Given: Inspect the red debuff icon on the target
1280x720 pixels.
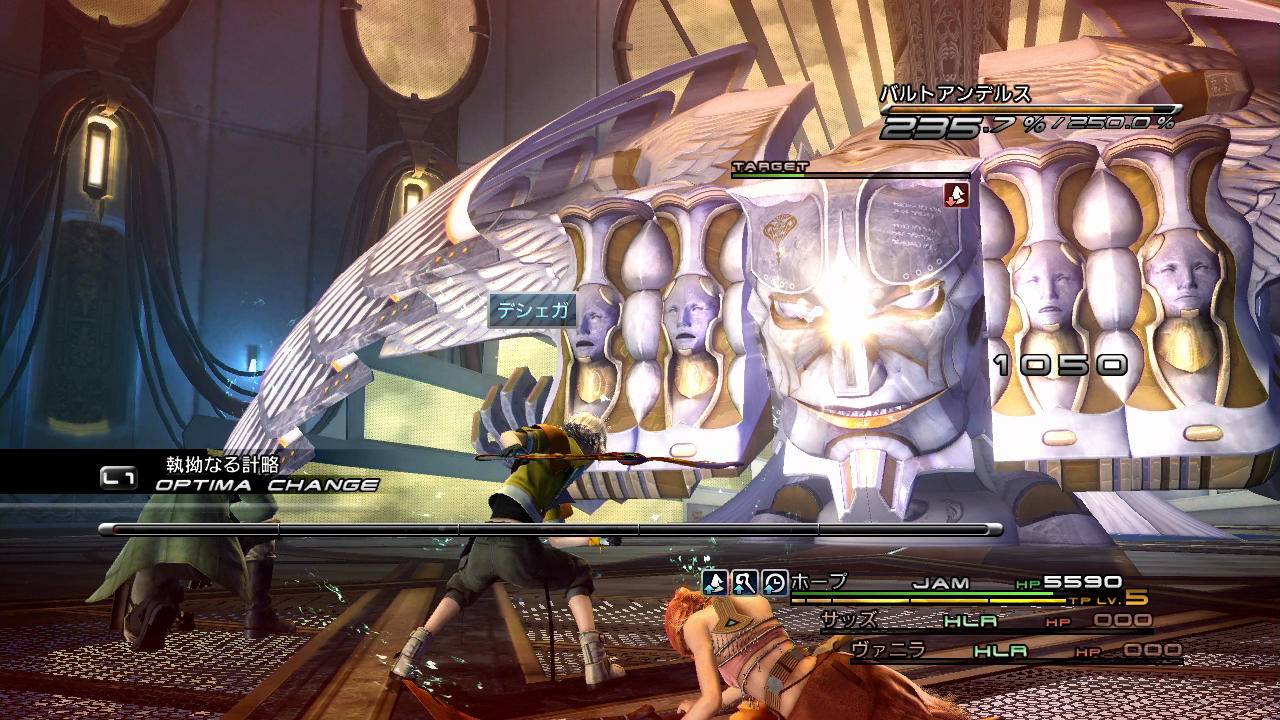Looking at the screenshot, I should pyautogui.click(x=956, y=194).
